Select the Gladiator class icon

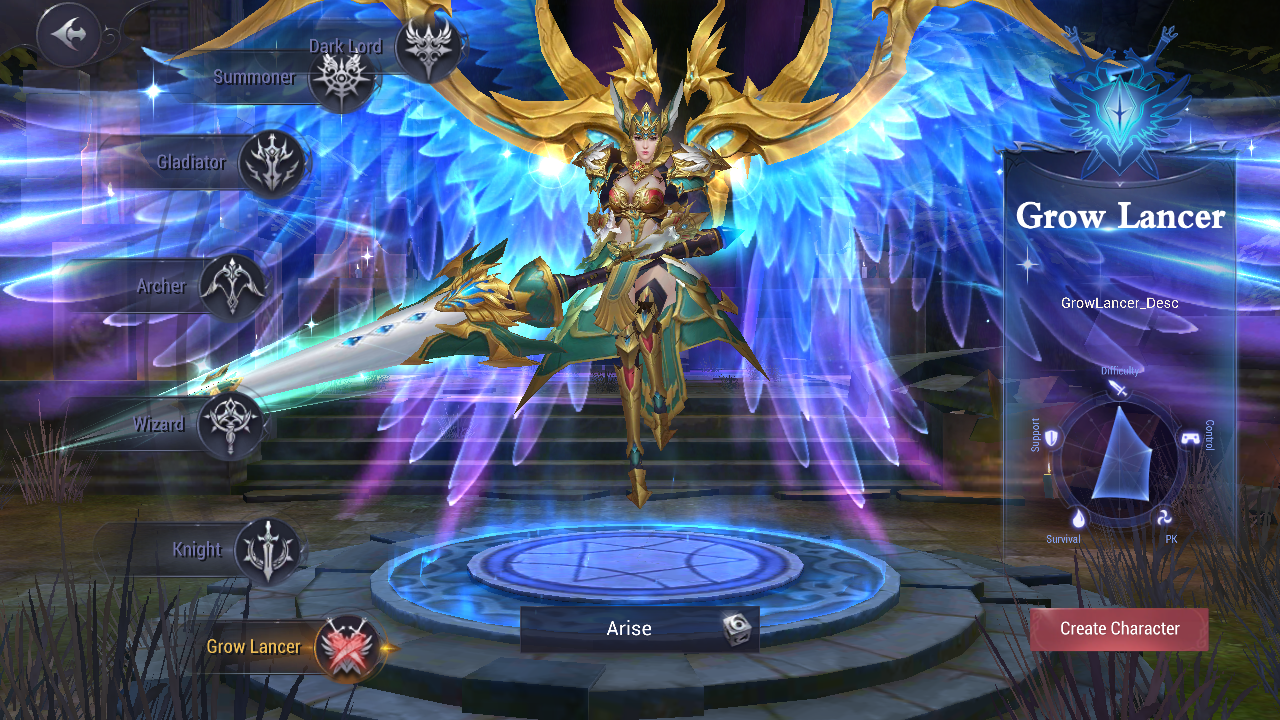(271, 163)
